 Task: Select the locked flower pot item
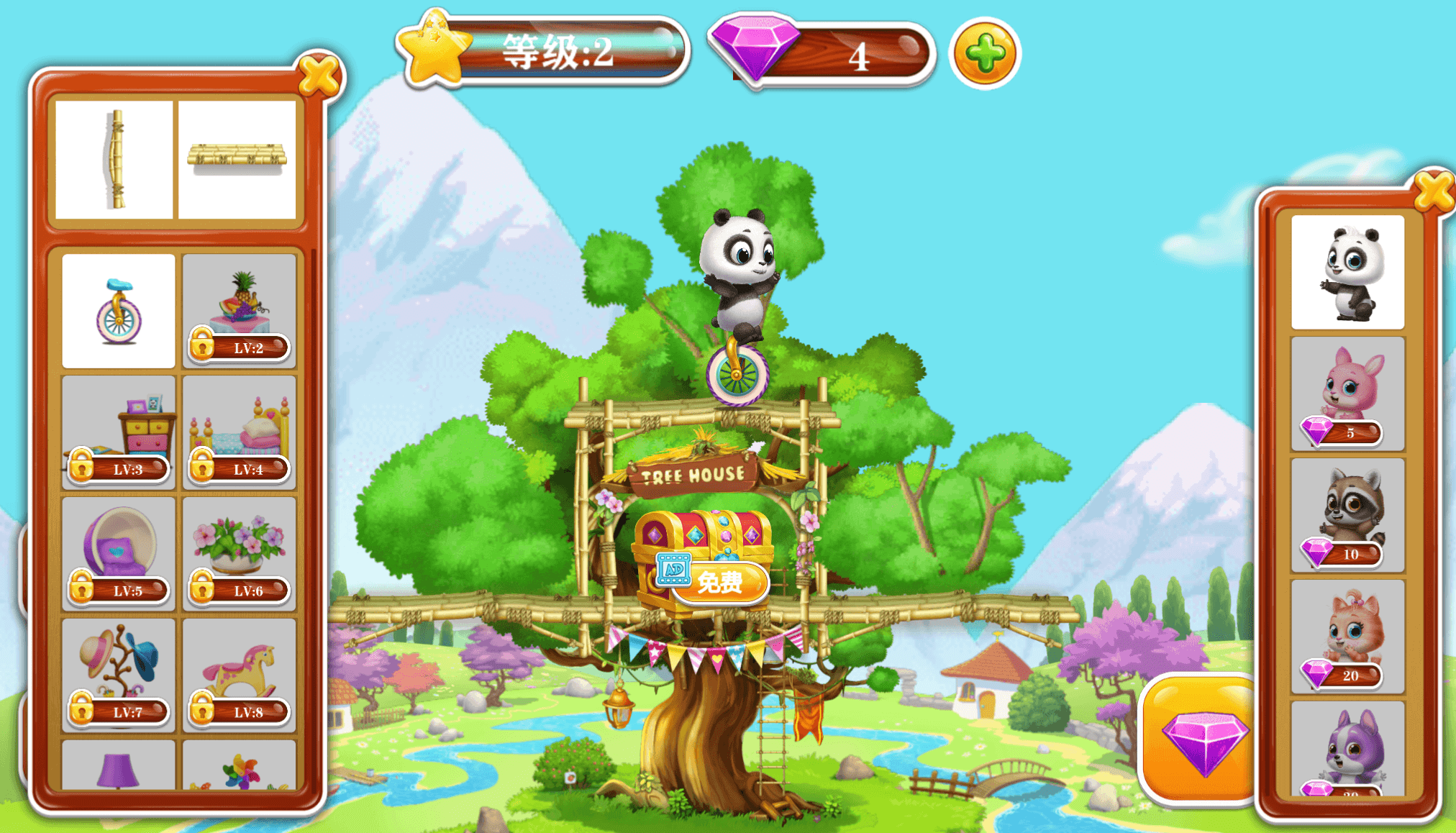[240, 554]
